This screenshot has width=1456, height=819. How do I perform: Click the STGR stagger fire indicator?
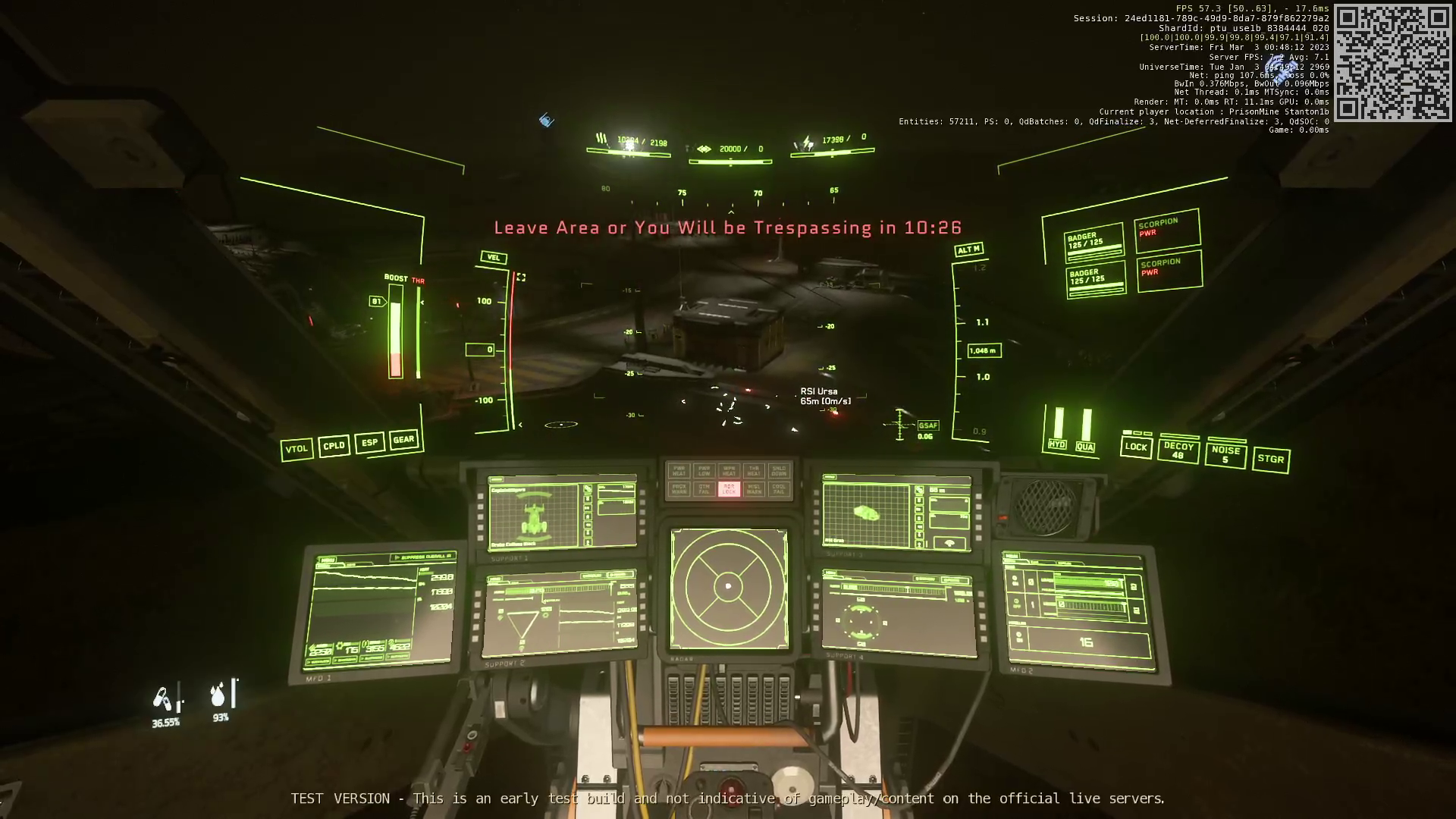click(x=1271, y=460)
